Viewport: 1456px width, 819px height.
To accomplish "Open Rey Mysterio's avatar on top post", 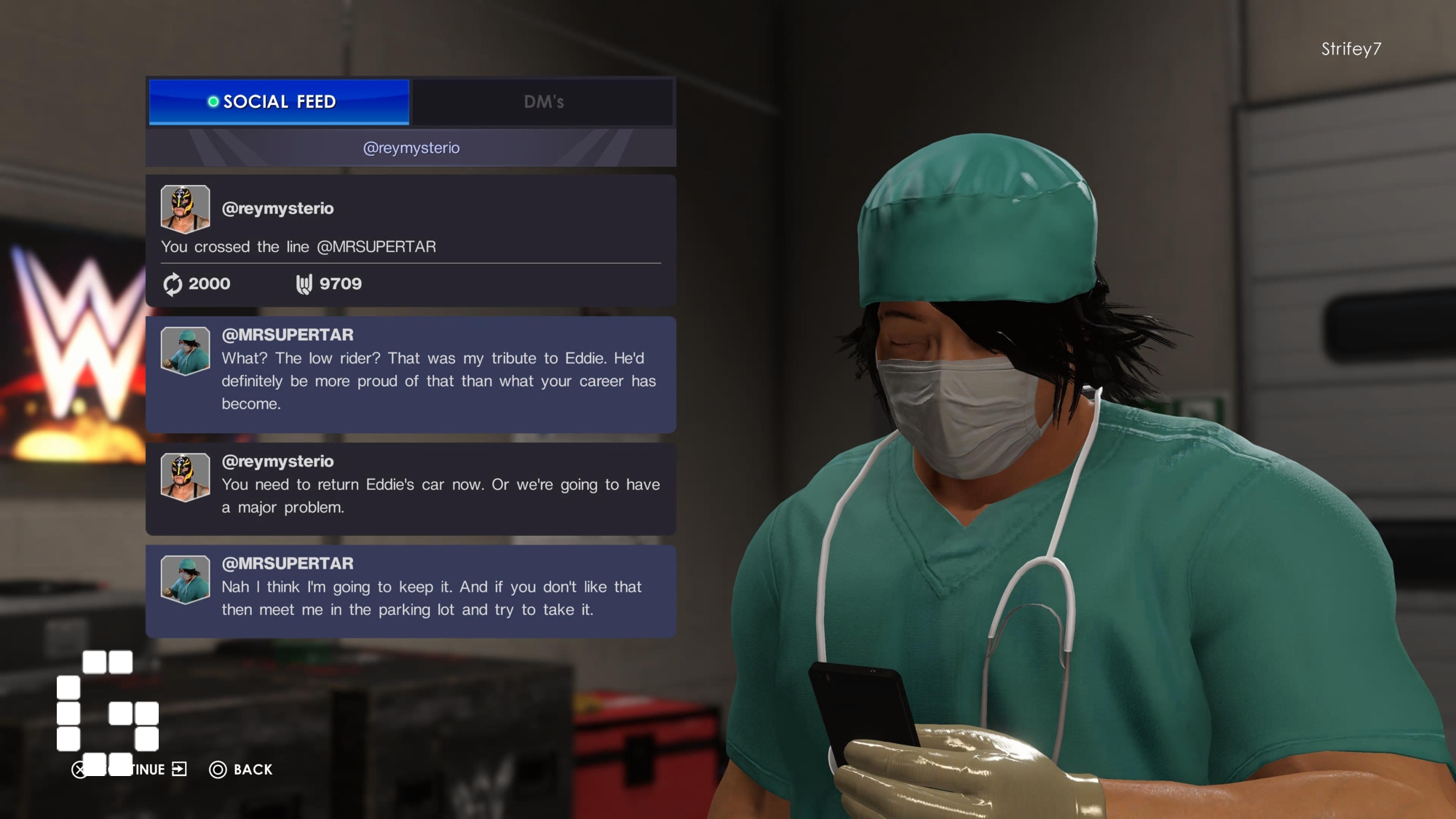I will coord(185,208).
